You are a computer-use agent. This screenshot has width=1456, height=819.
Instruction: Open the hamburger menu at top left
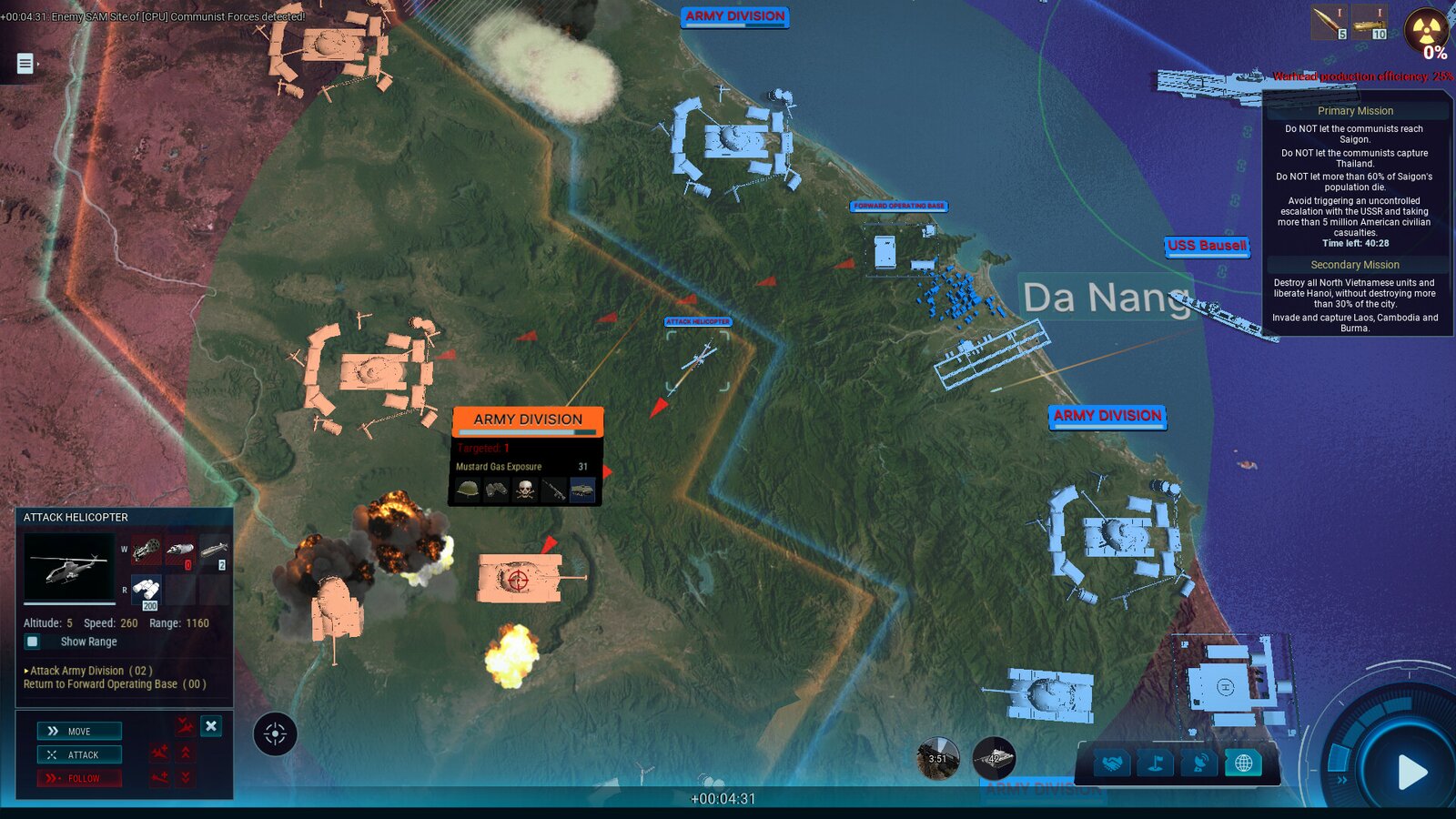point(25,64)
